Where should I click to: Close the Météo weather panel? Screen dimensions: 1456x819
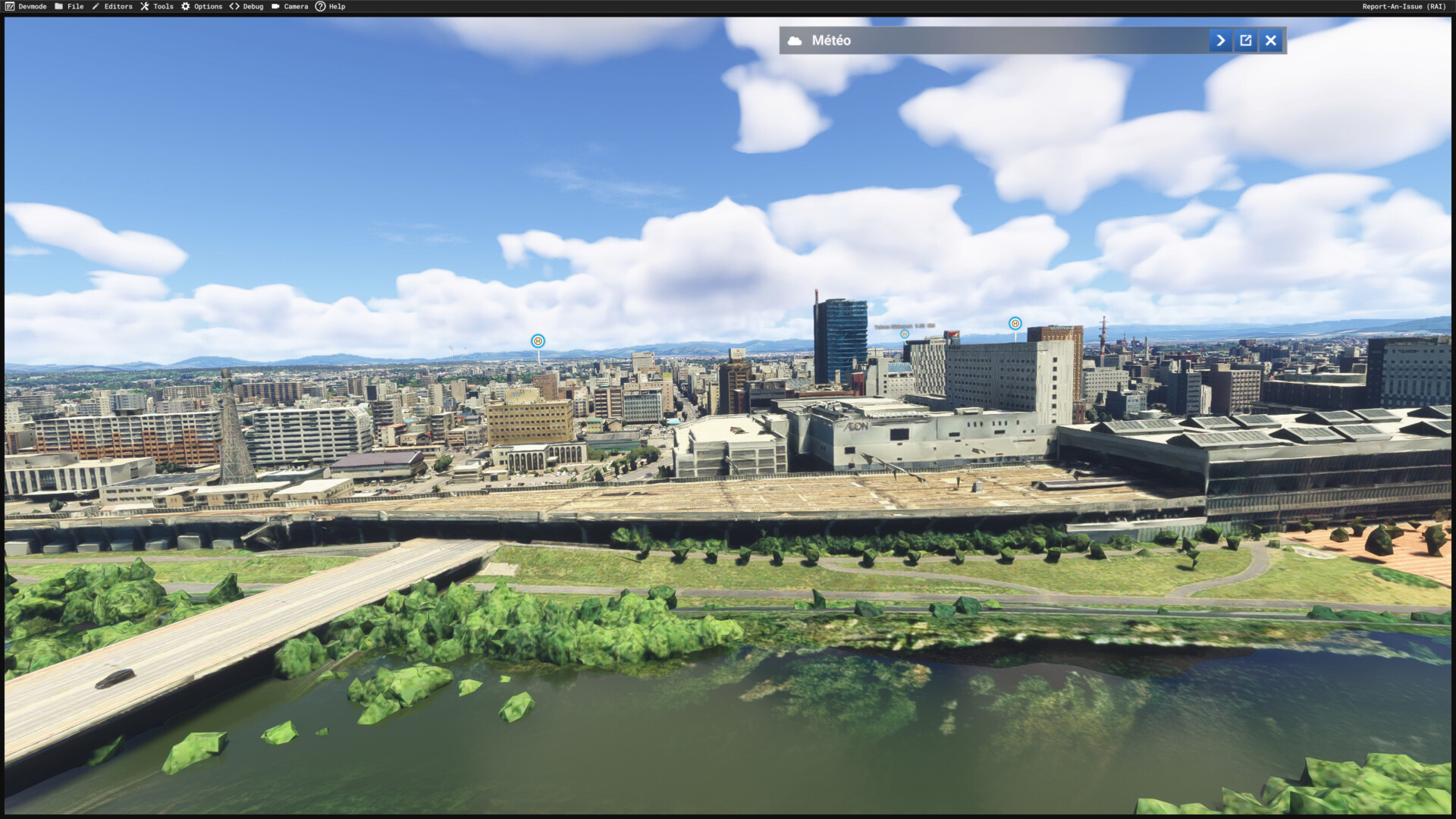tap(1271, 41)
